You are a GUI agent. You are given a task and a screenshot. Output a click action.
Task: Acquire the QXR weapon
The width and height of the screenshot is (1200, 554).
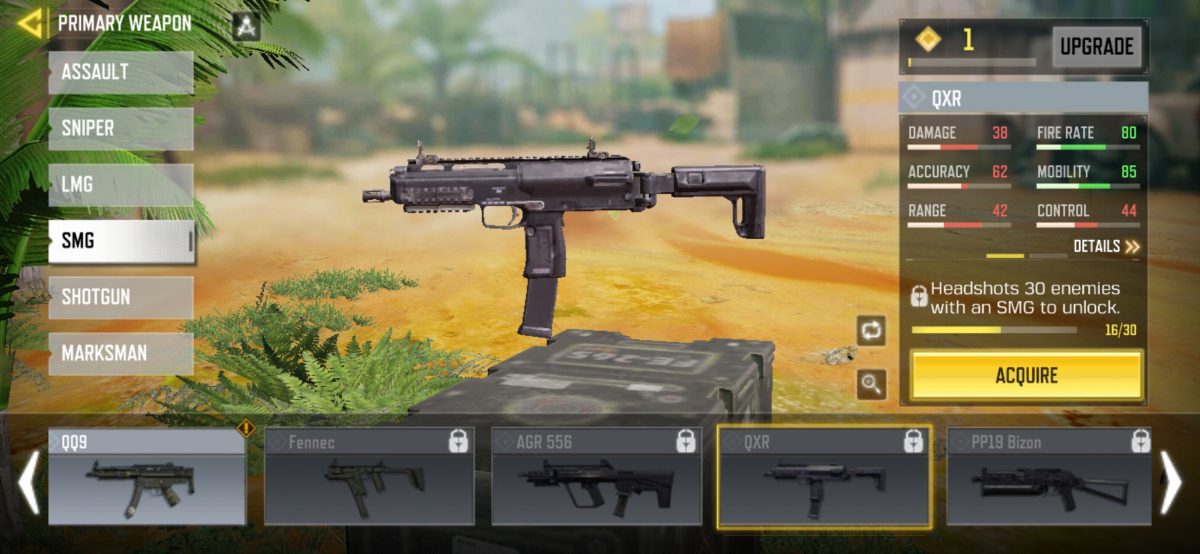1026,376
